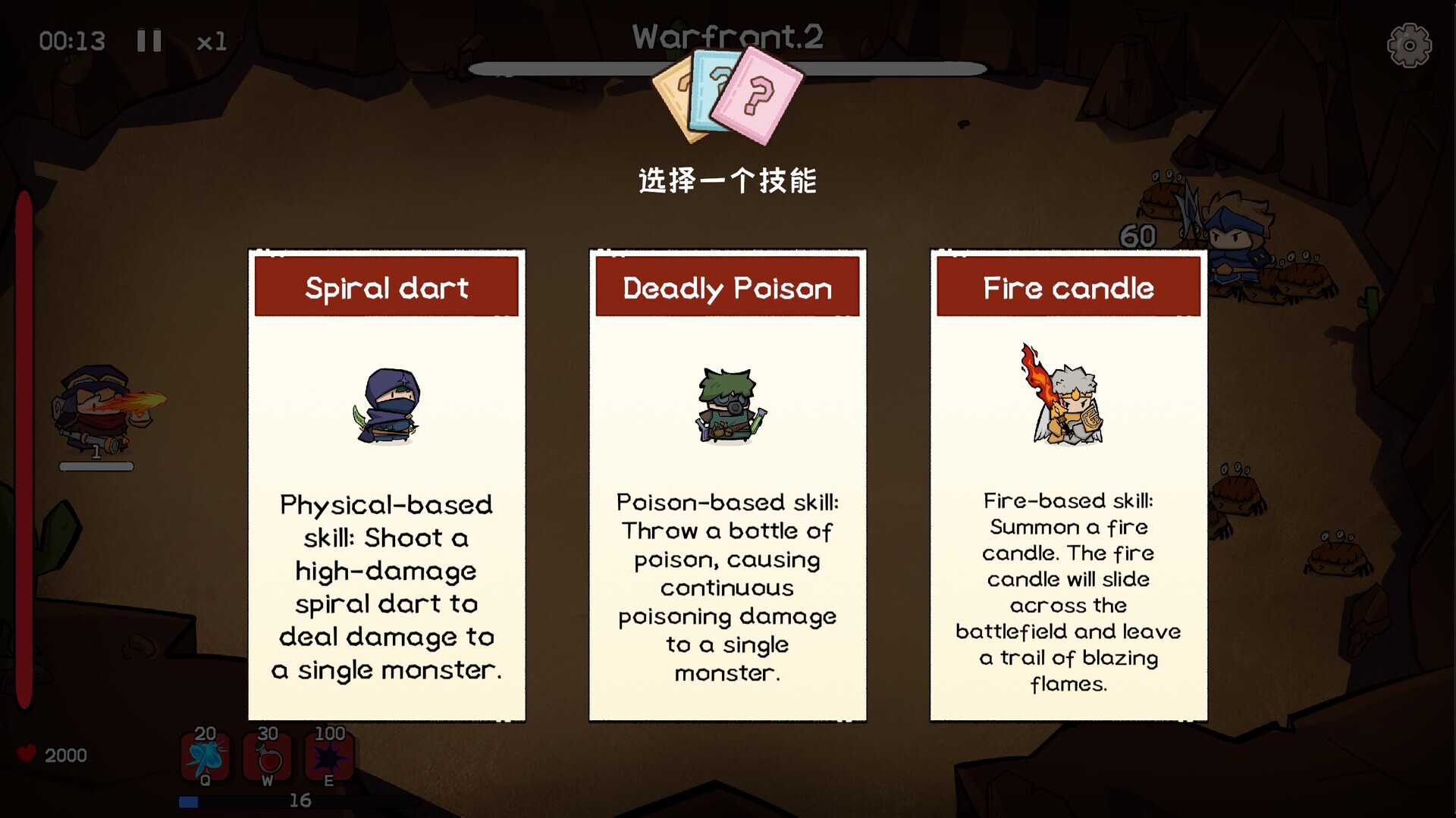Click the Deadly Poison title banner
The image size is (1456, 818).
point(726,287)
